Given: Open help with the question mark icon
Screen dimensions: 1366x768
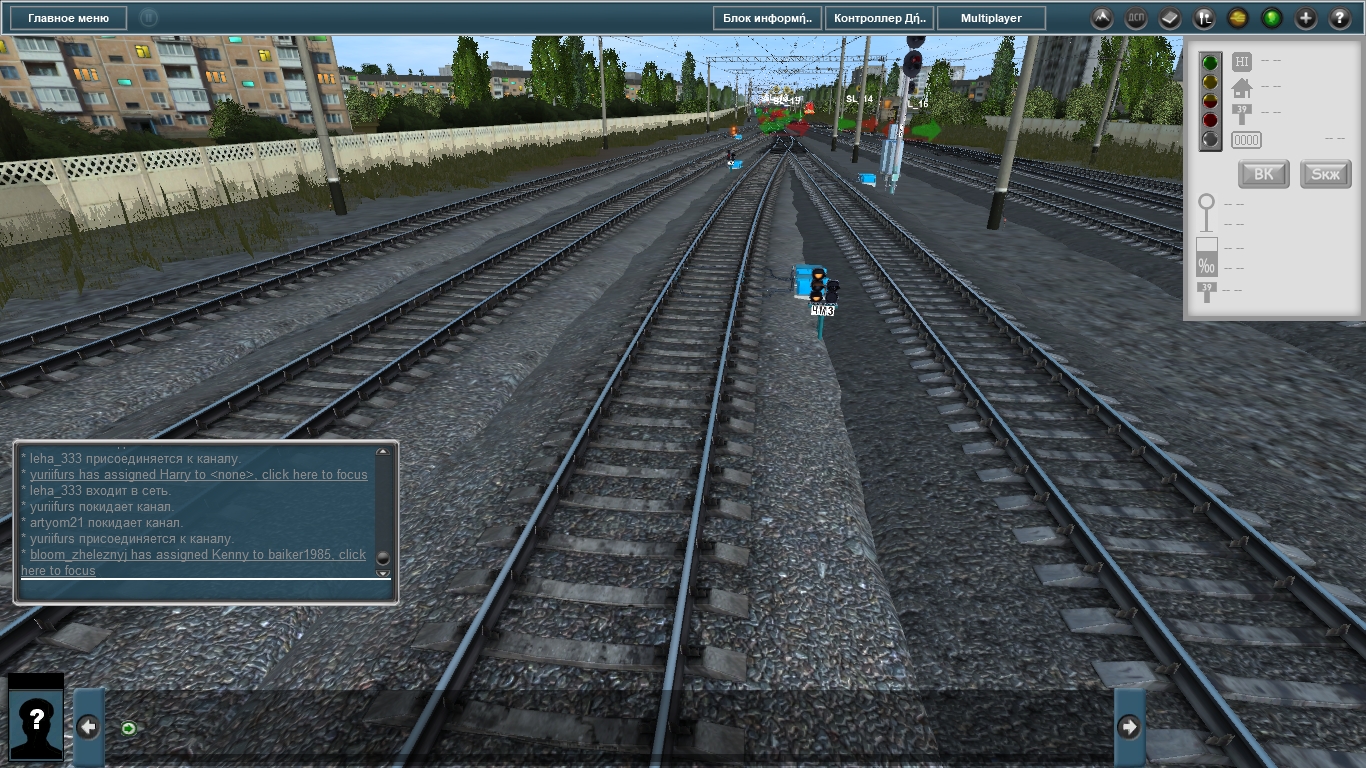Looking at the screenshot, I should pyautogui.click(x=1340, y=18).
